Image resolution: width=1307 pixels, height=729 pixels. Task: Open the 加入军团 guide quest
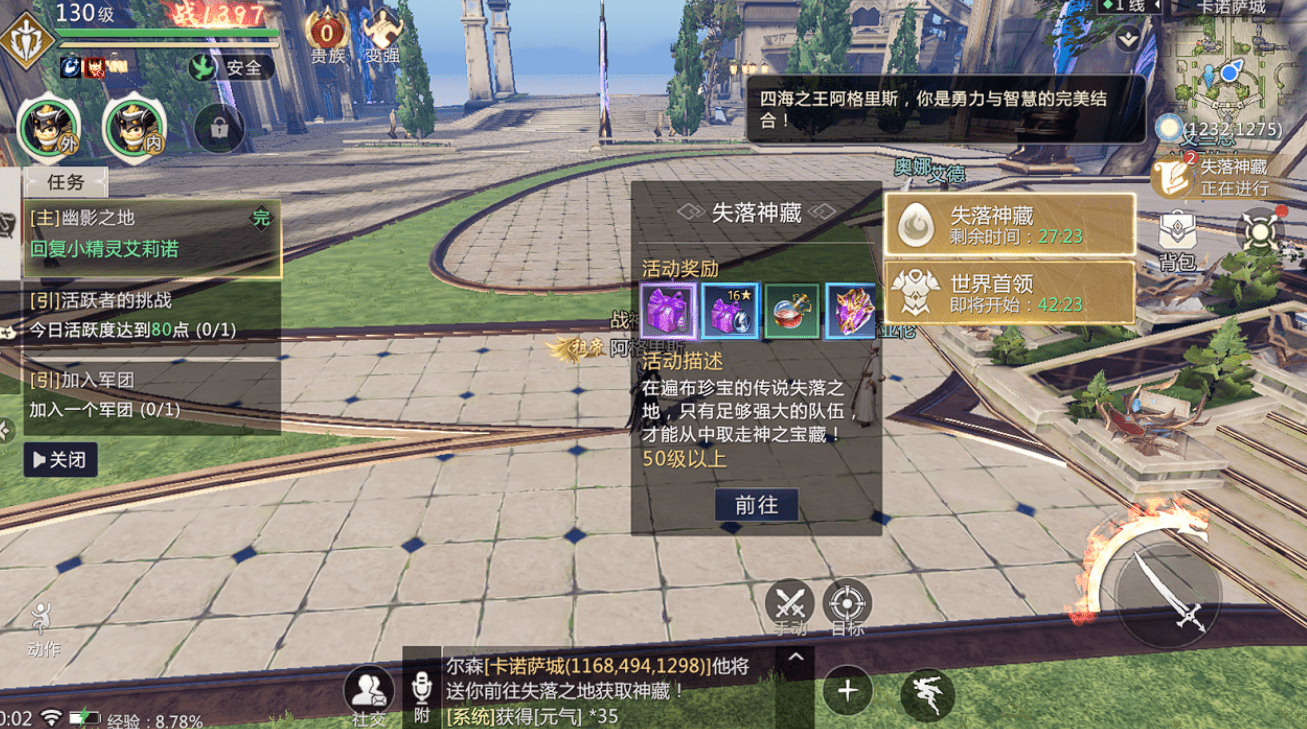click(150, 395)
